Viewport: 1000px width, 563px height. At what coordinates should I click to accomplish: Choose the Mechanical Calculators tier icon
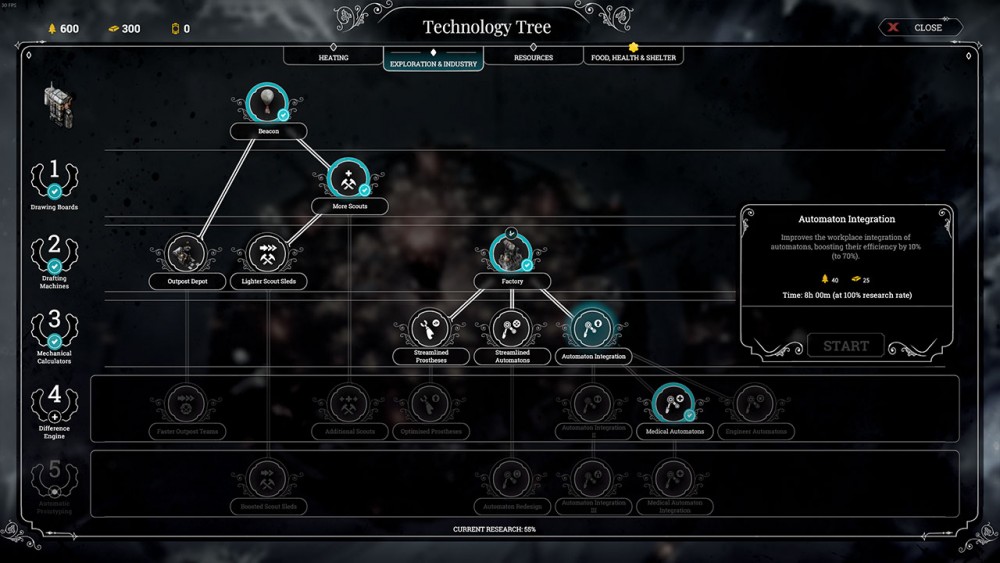tap(54, 326)
